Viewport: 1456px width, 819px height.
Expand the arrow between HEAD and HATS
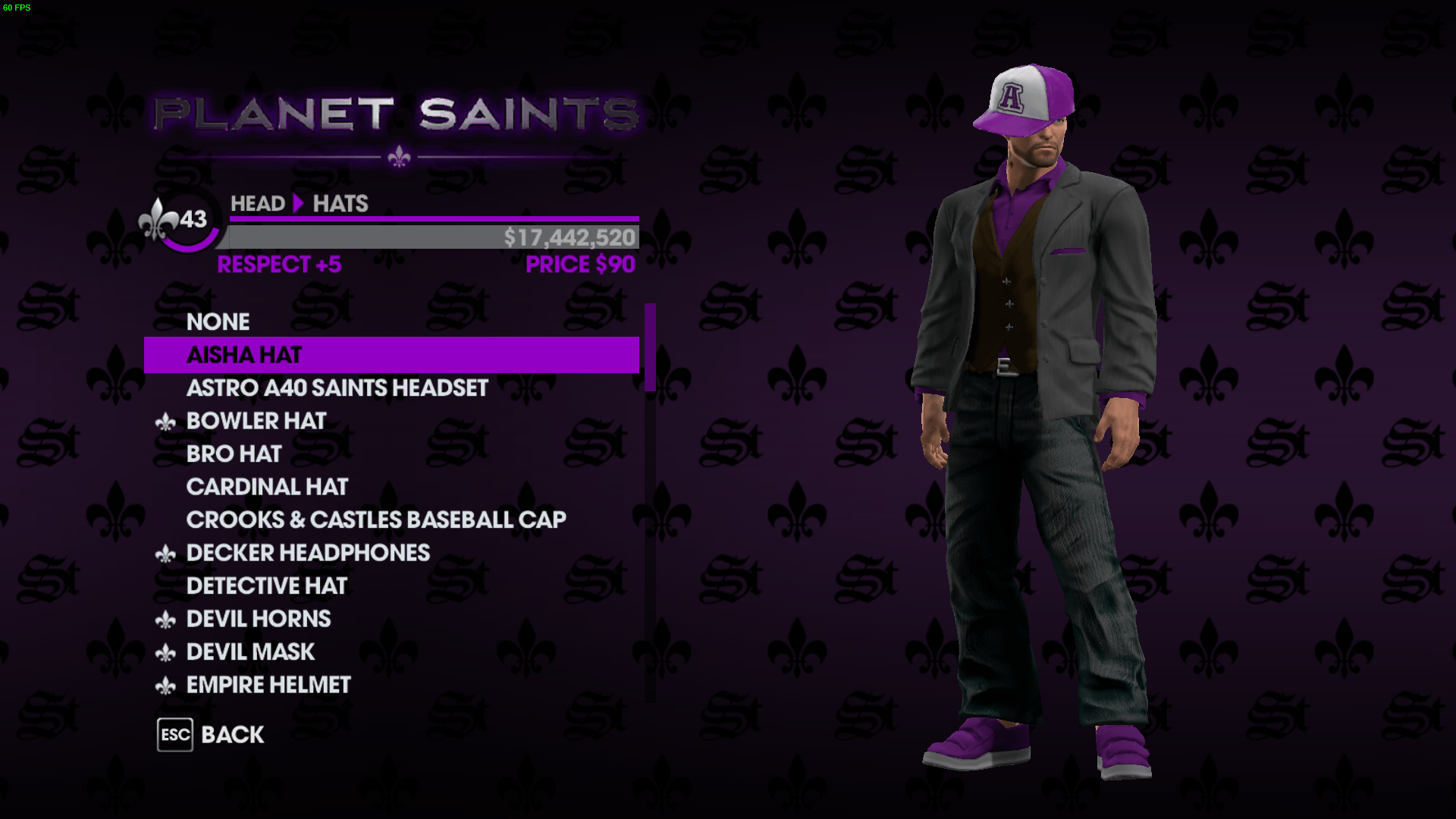[299, 203]
